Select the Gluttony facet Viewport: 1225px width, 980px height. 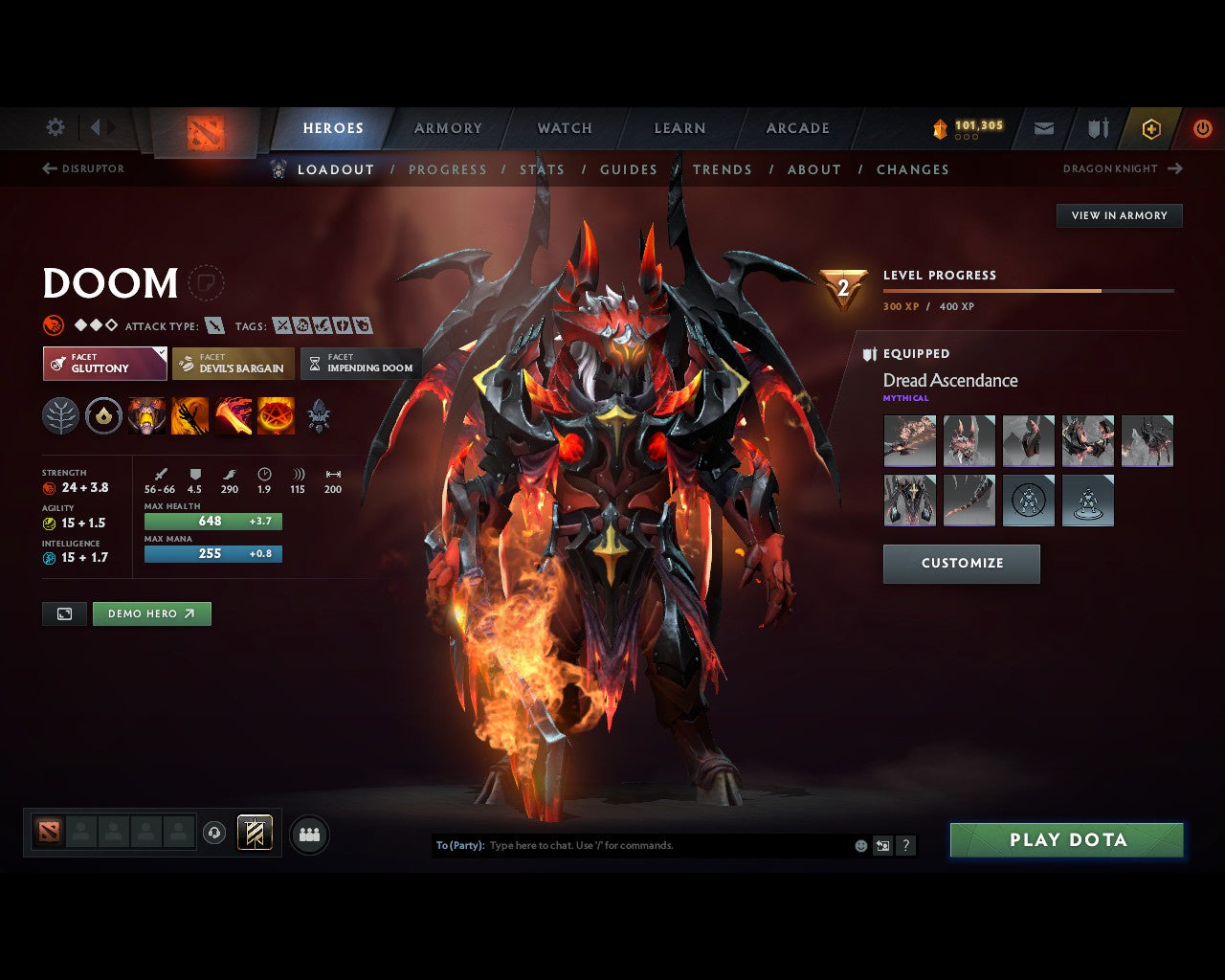pyautogui.click(x=104, y=364)
